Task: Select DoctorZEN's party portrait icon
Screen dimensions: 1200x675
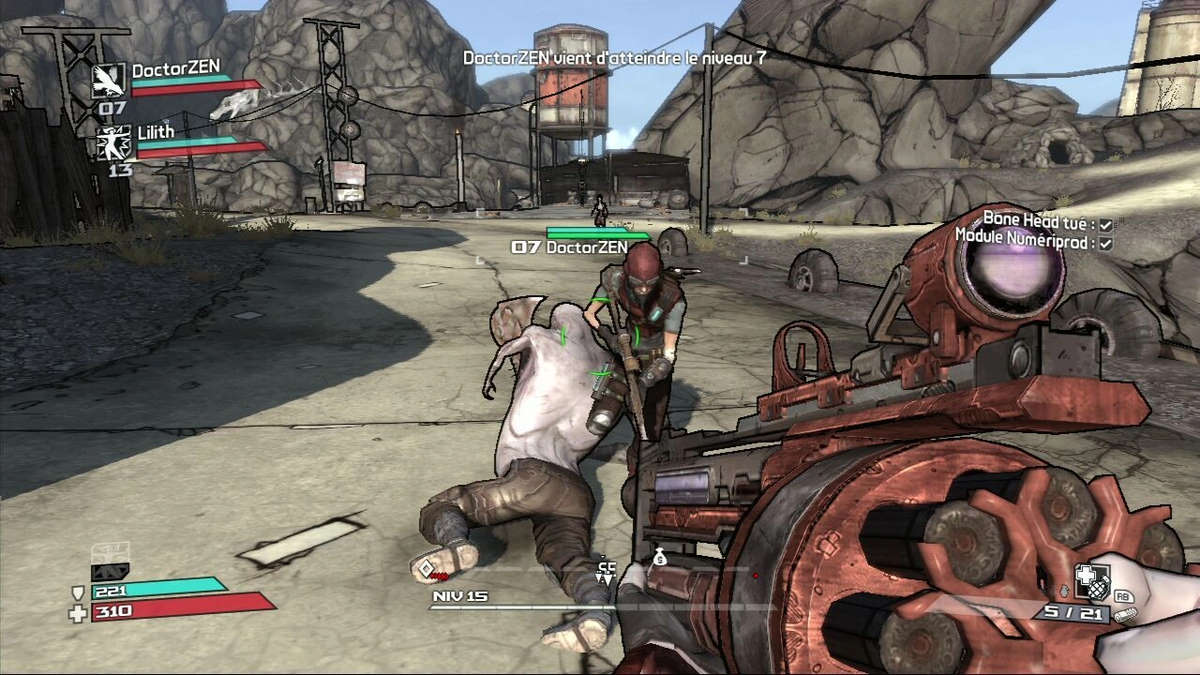Action: pos(109,80)
